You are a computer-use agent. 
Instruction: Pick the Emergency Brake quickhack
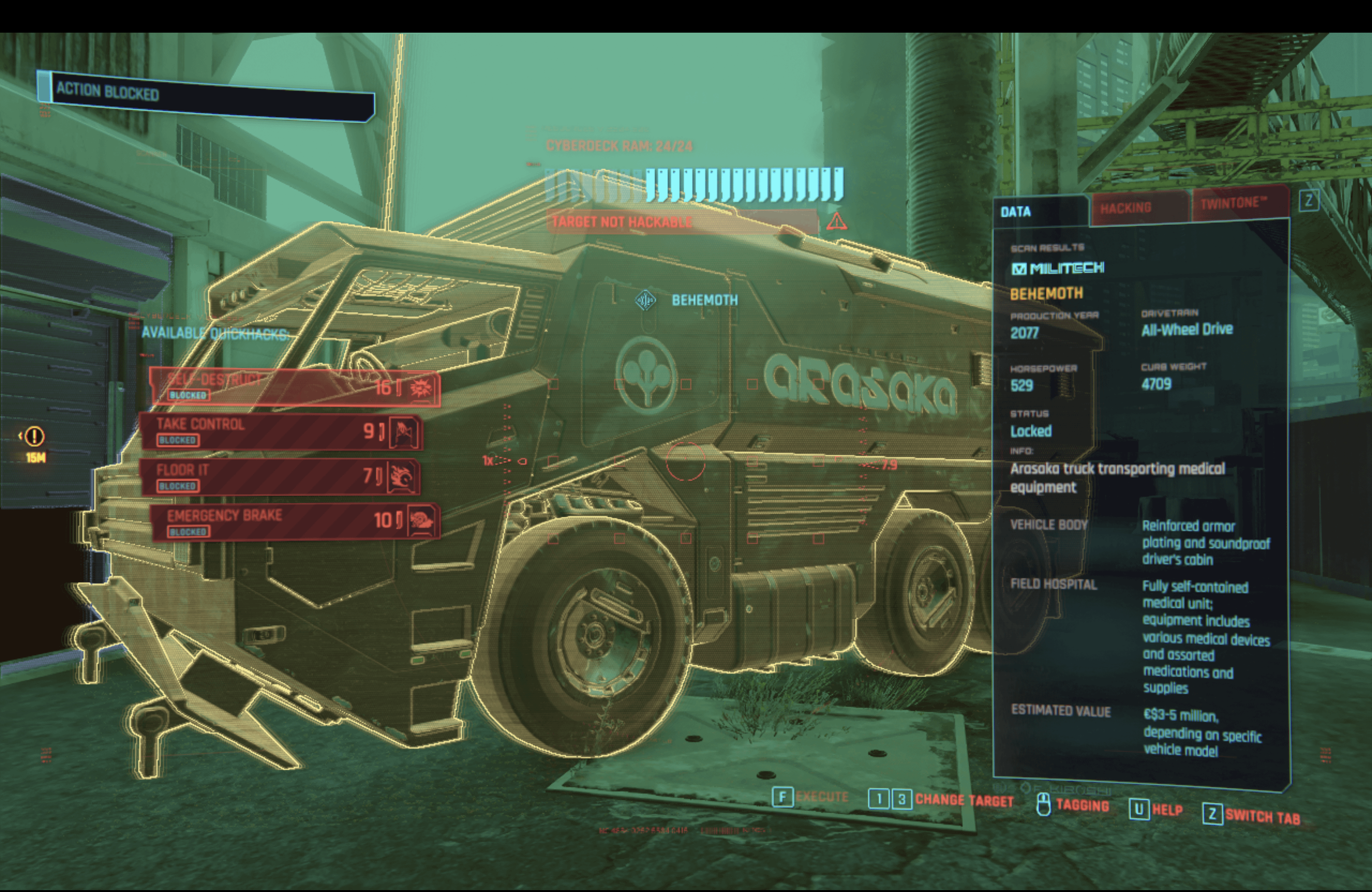click(295, 522)
